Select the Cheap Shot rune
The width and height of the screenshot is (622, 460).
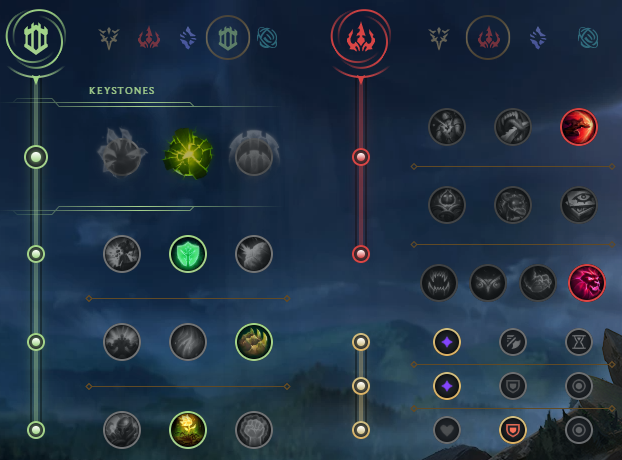447,126
